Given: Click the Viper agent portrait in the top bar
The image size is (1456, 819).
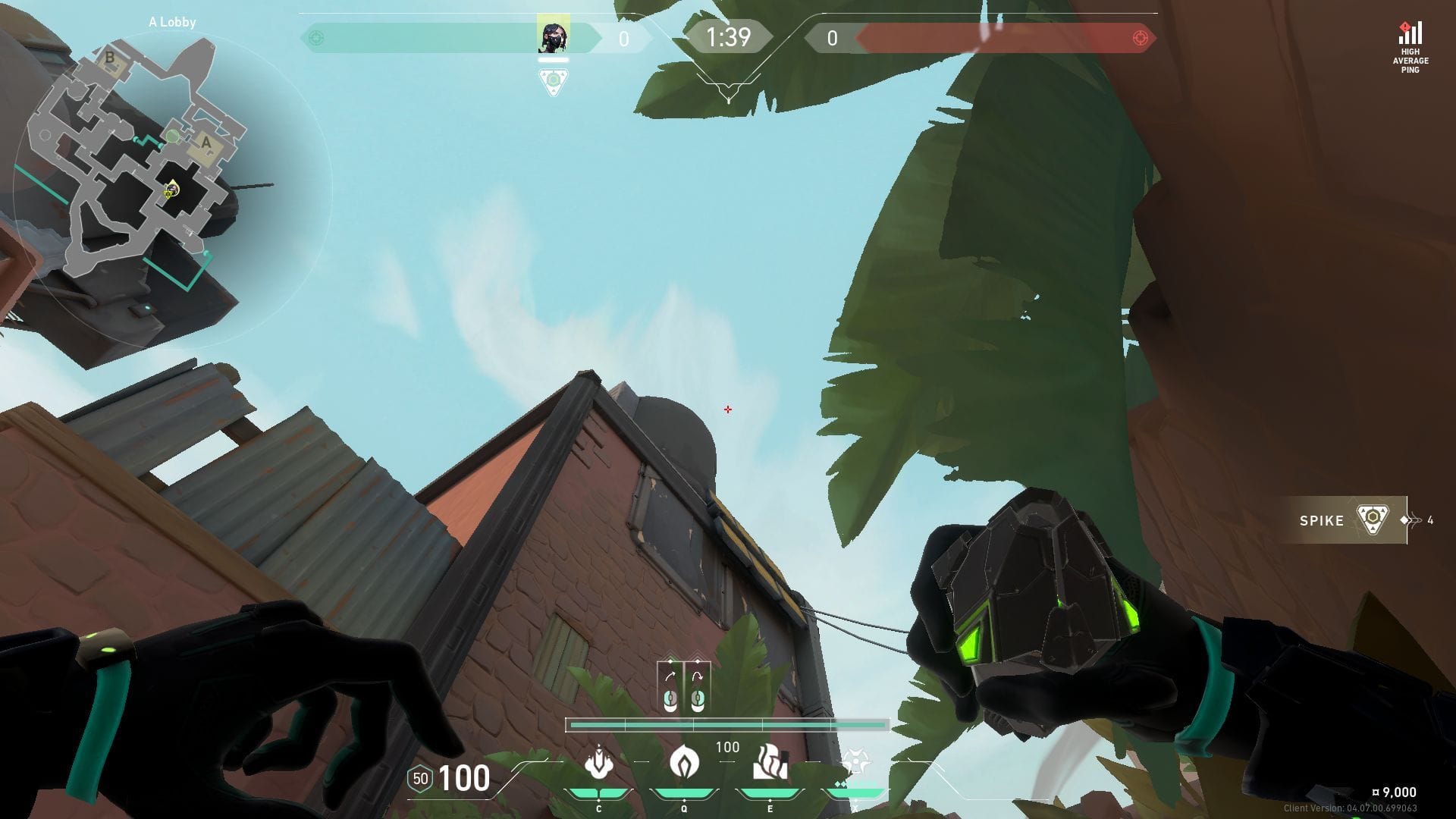Looking at the screenshot, I should [x=553, y=36].
